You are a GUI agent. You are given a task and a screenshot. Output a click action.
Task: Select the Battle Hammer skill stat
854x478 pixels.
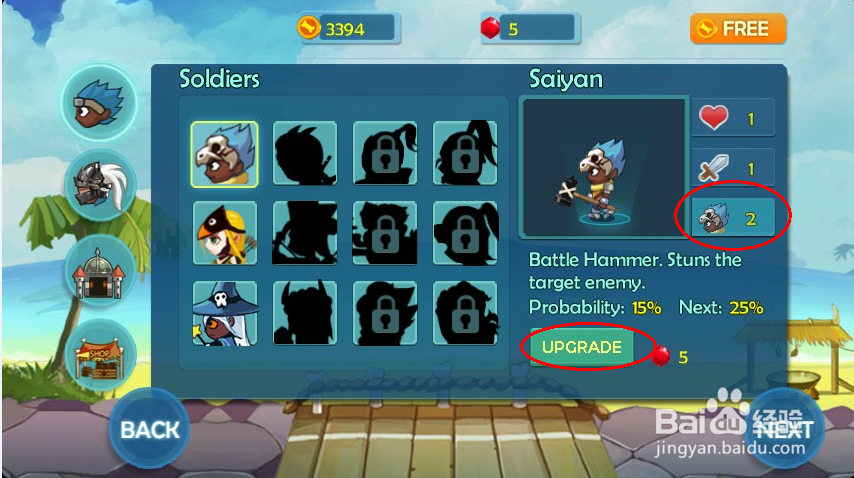point(731,218)
